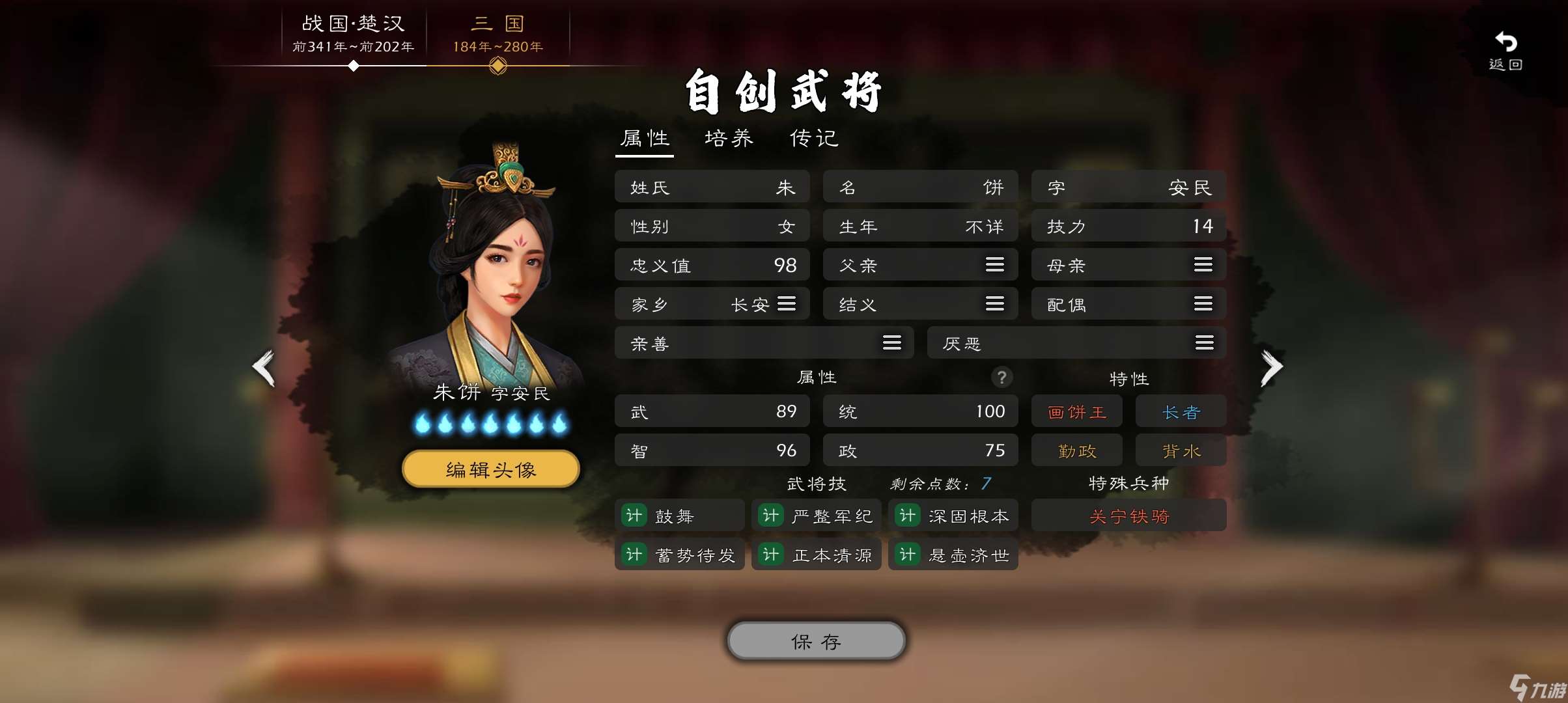Open the 父亲 selection menu
The height and width of the screenshot is (703, 1568).
coord(994,264)
